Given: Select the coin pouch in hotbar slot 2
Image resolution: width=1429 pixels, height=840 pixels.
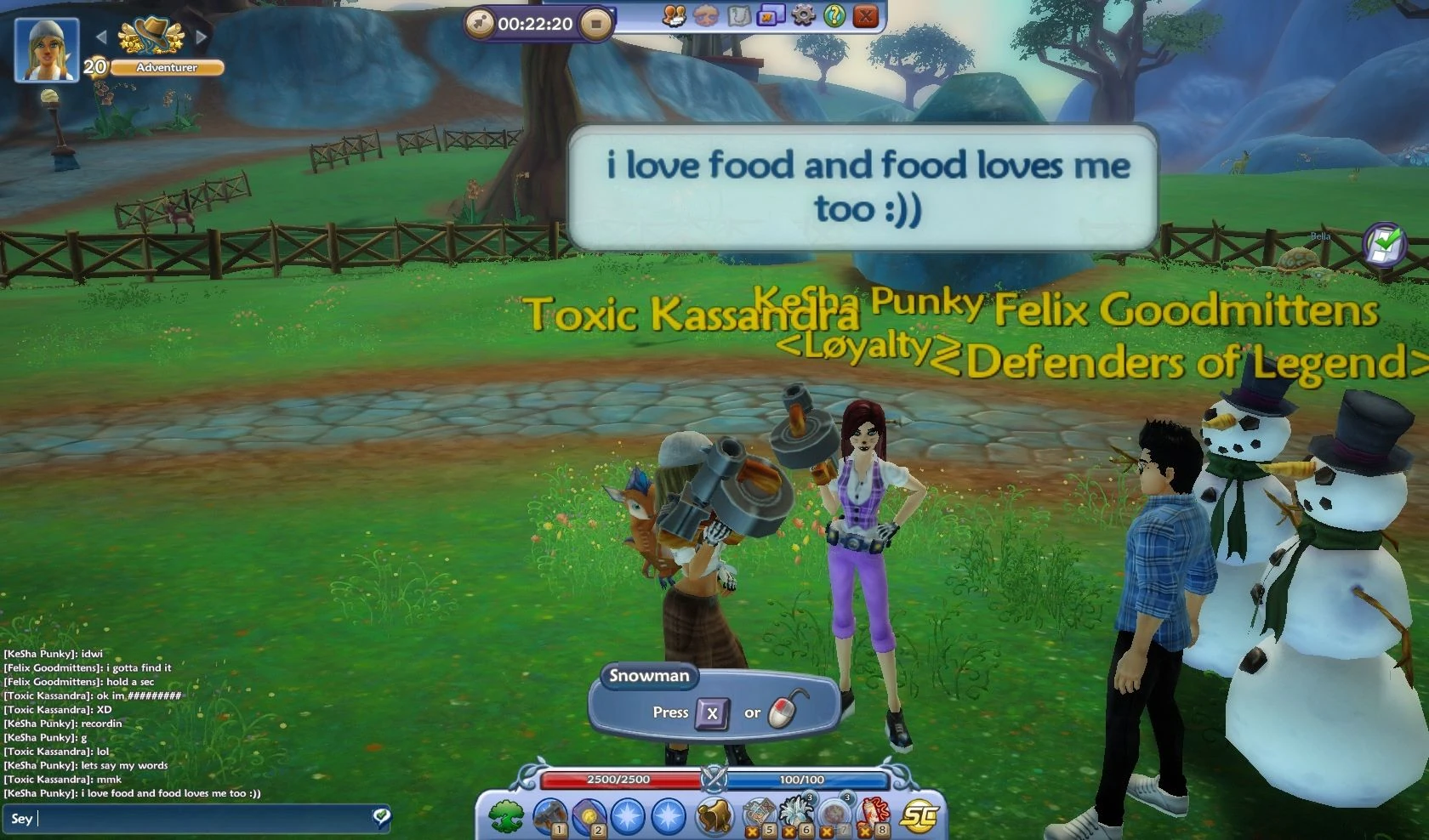Looking at the screenshot, I should coord(589,814).
